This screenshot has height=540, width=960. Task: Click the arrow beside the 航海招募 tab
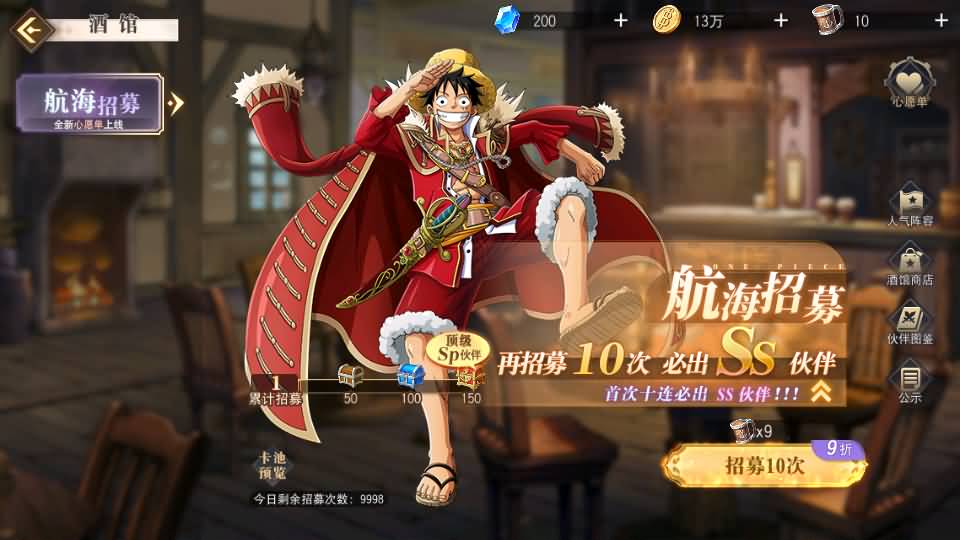[177, 103]
